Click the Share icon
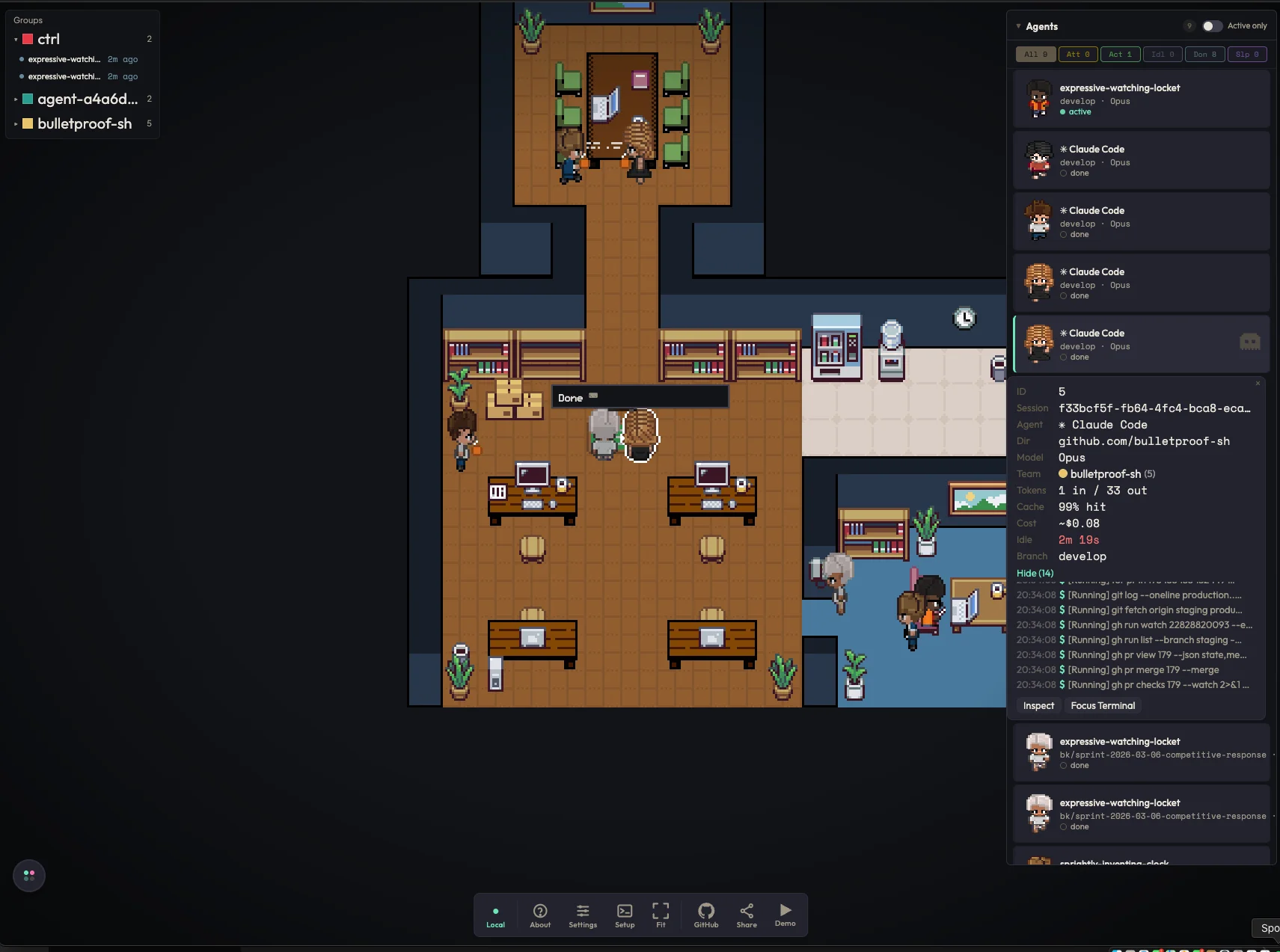The width and height of the screenshot is (1280, 952). pos(746,915)
